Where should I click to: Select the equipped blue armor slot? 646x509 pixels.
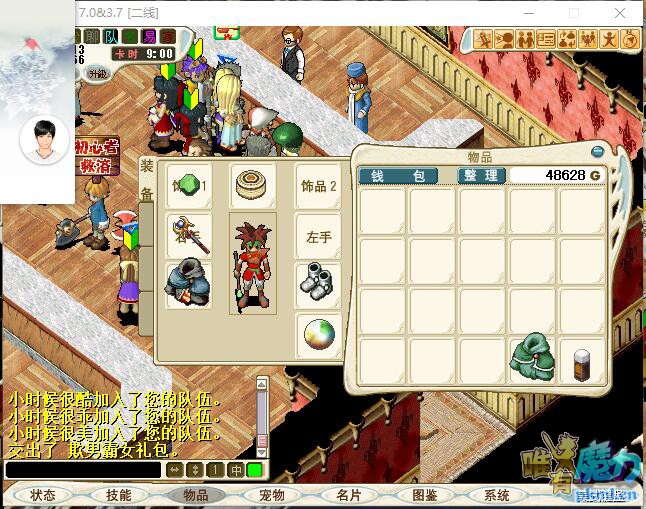188,284
